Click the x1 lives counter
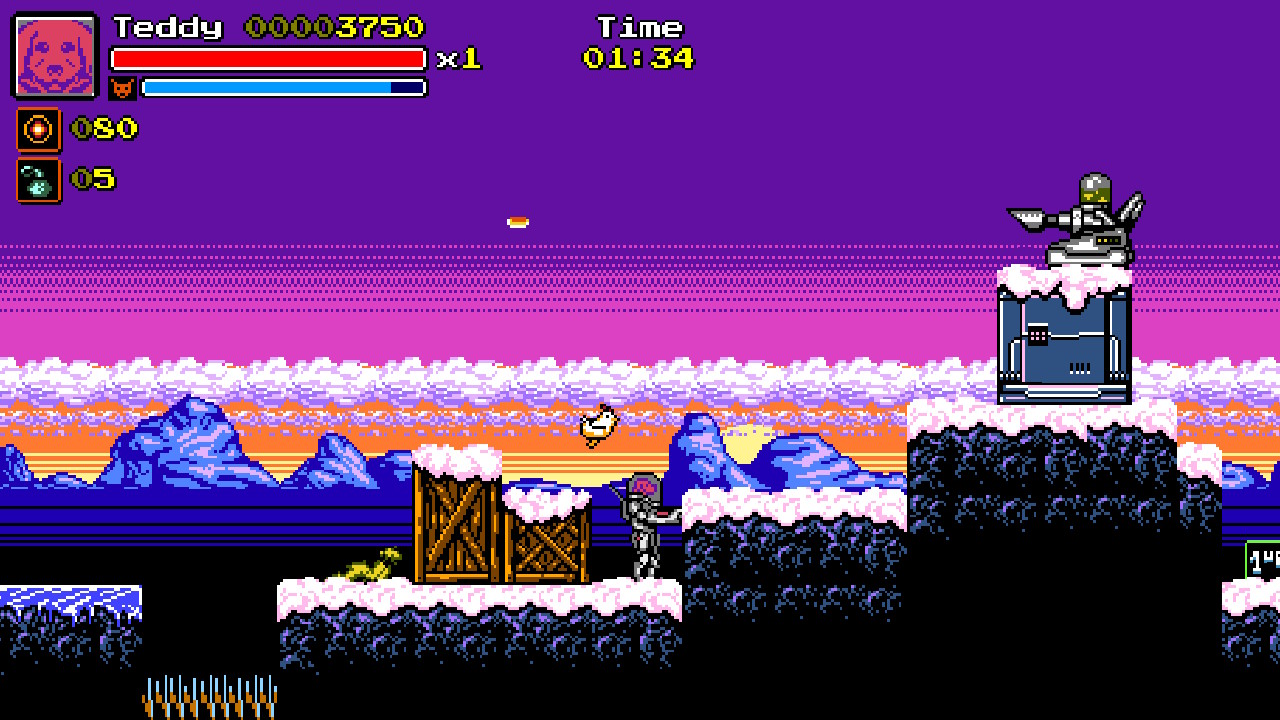1280x720 pixels. [460, 60]
